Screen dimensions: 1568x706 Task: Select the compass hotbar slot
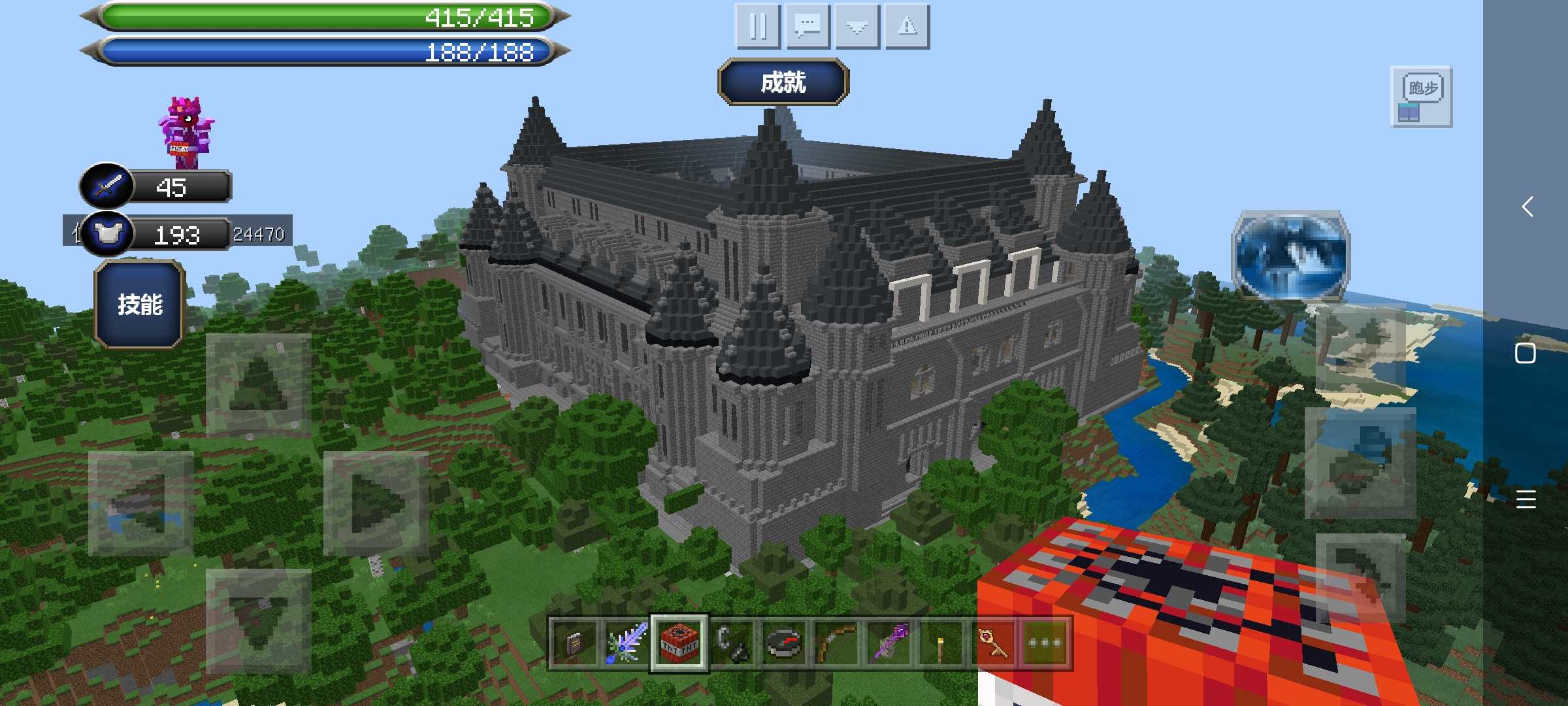point(783,643)
